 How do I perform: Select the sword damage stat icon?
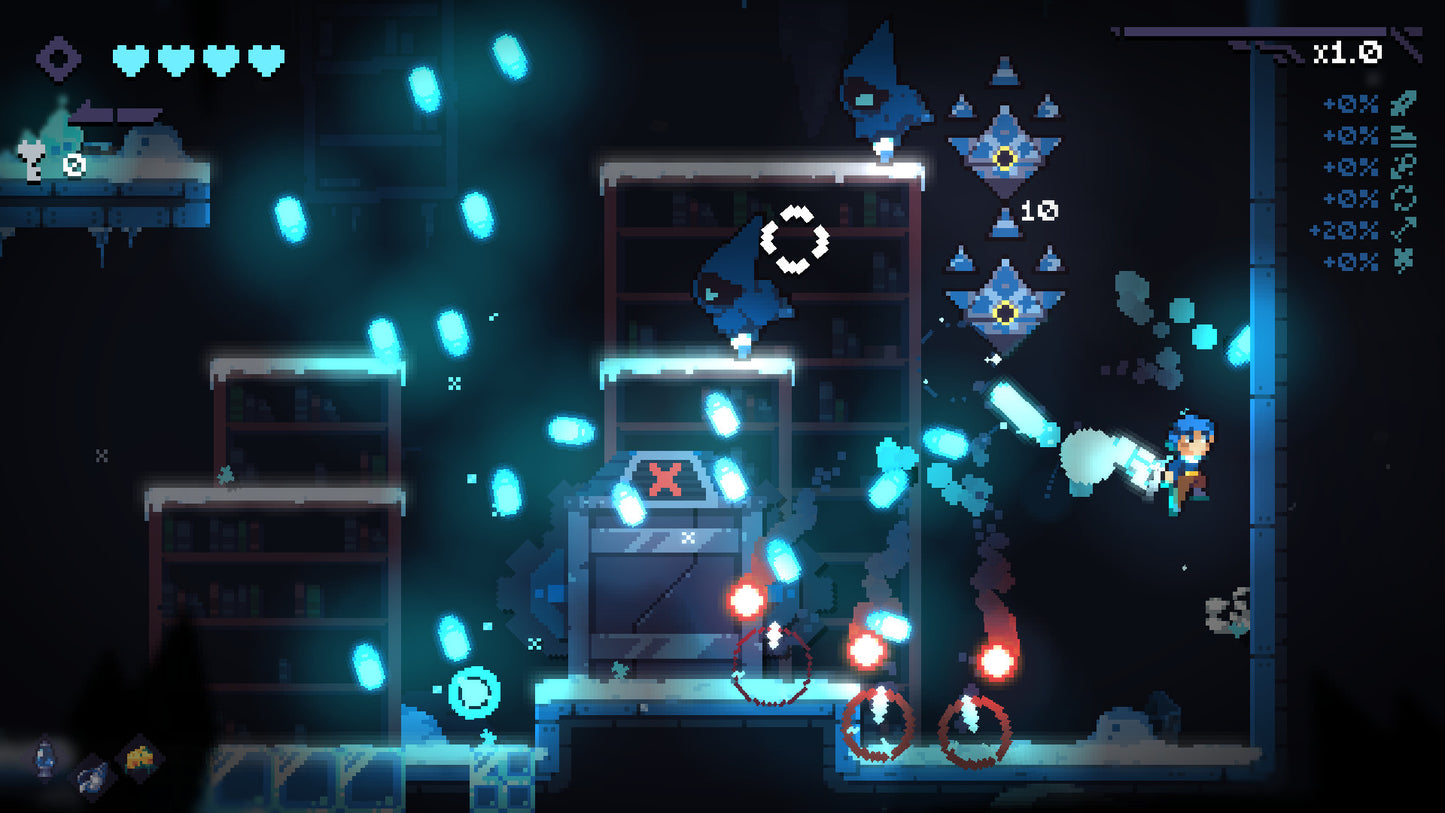click(1403, 105)
